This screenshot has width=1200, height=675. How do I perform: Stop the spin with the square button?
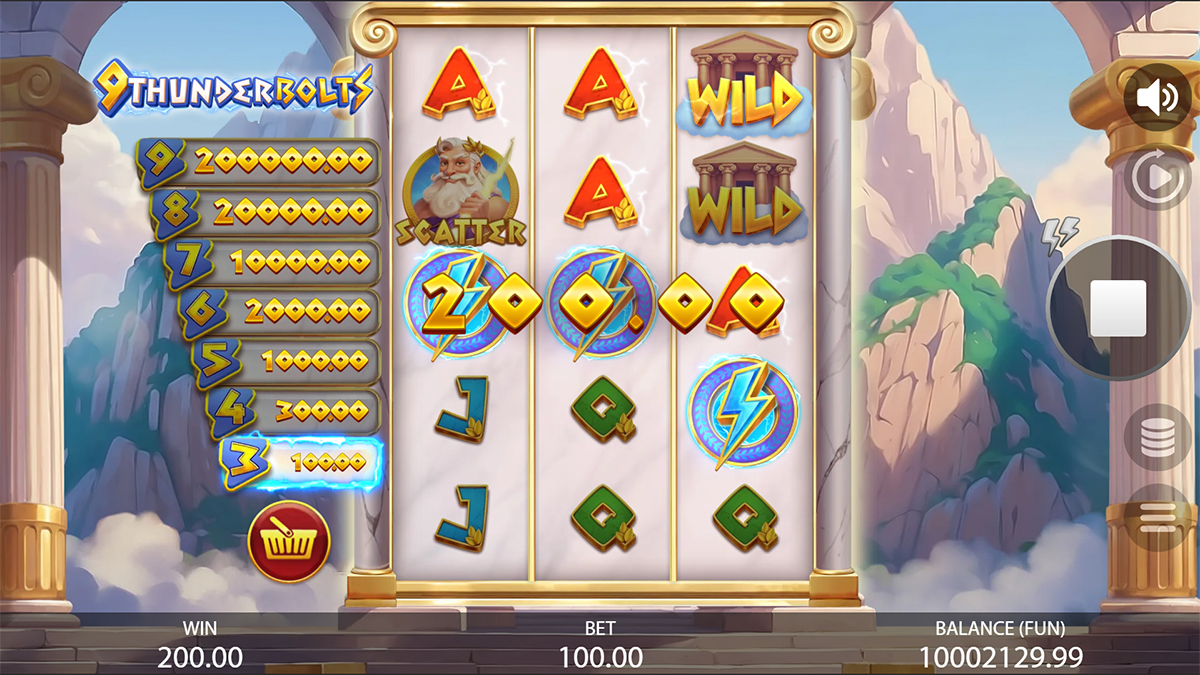tap(1118, 308)
